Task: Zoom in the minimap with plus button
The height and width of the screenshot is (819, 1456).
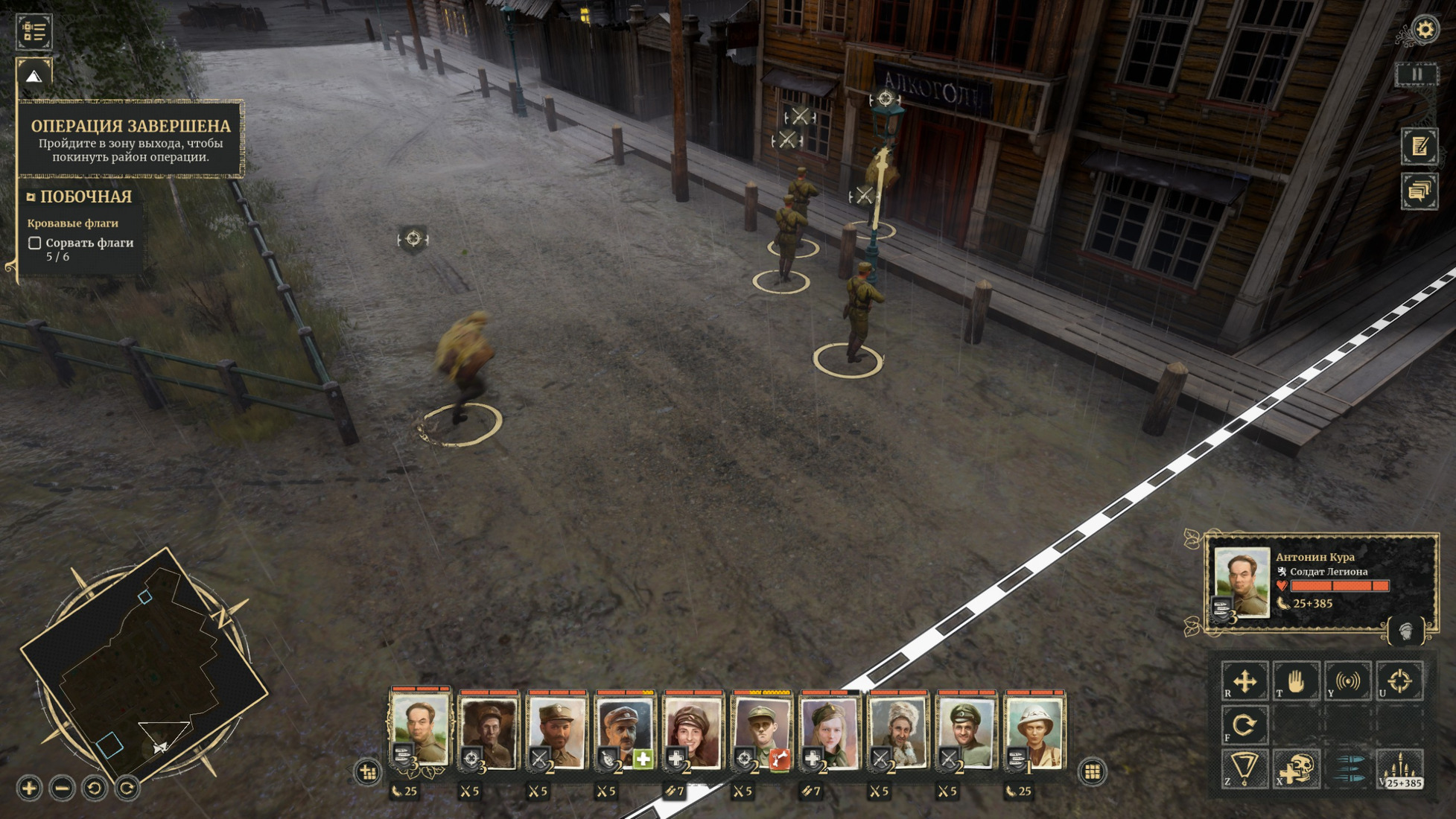Action: pyautogui.click(x=29, y=788)
